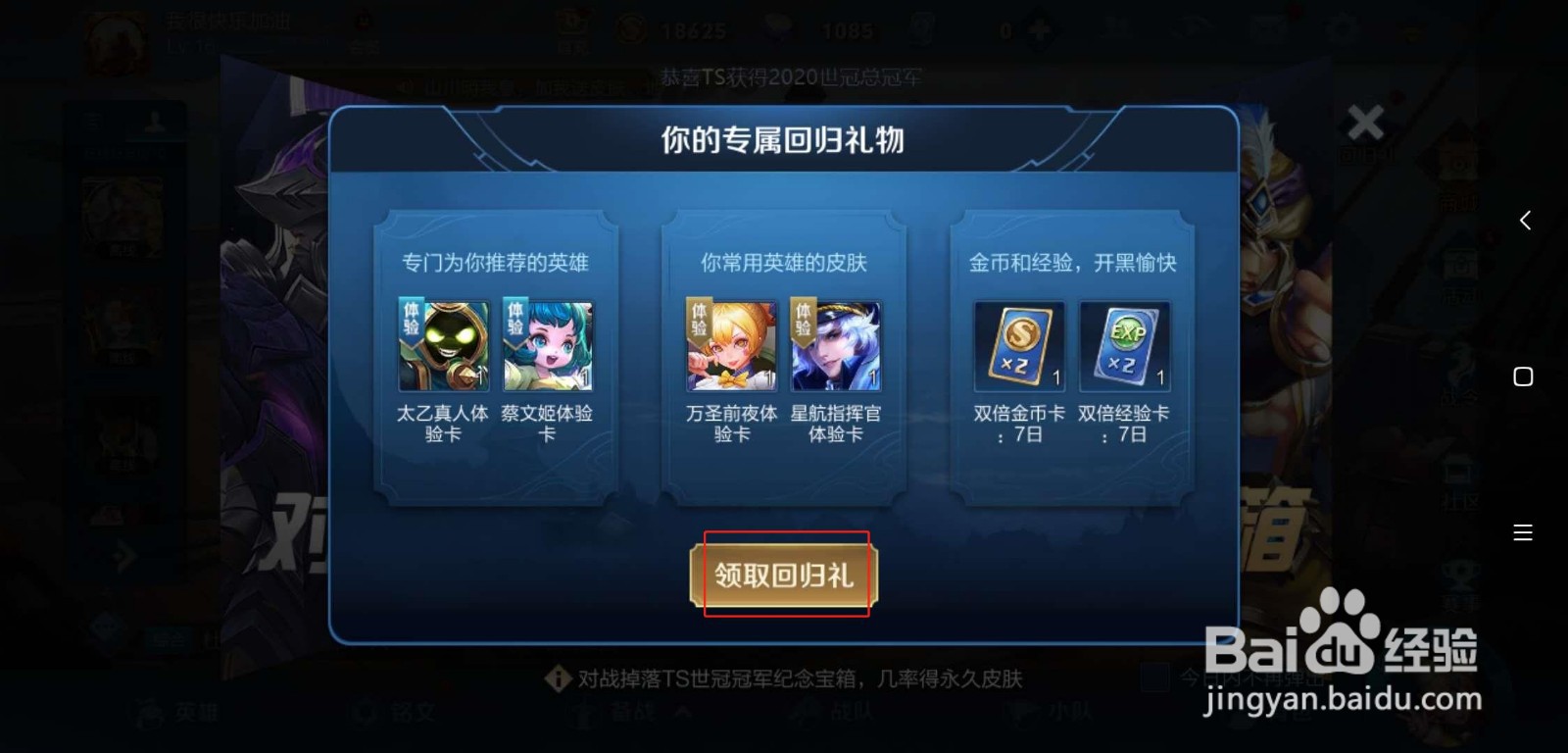The image size is (1568, 753).
Task: Click the plus icon to add currency
Action: coord(1039,29)
